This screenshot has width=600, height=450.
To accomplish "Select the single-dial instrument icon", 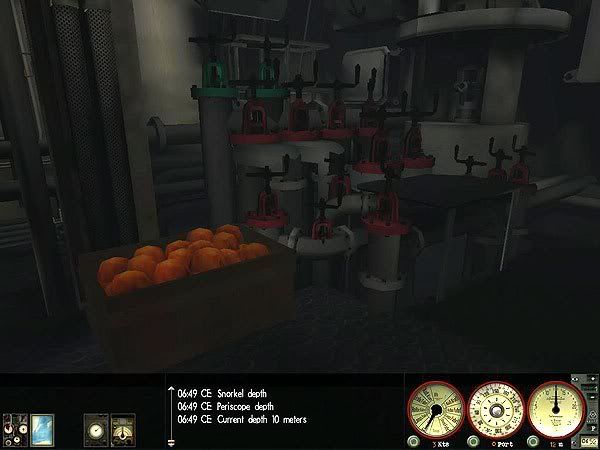I will click(96, 430).
